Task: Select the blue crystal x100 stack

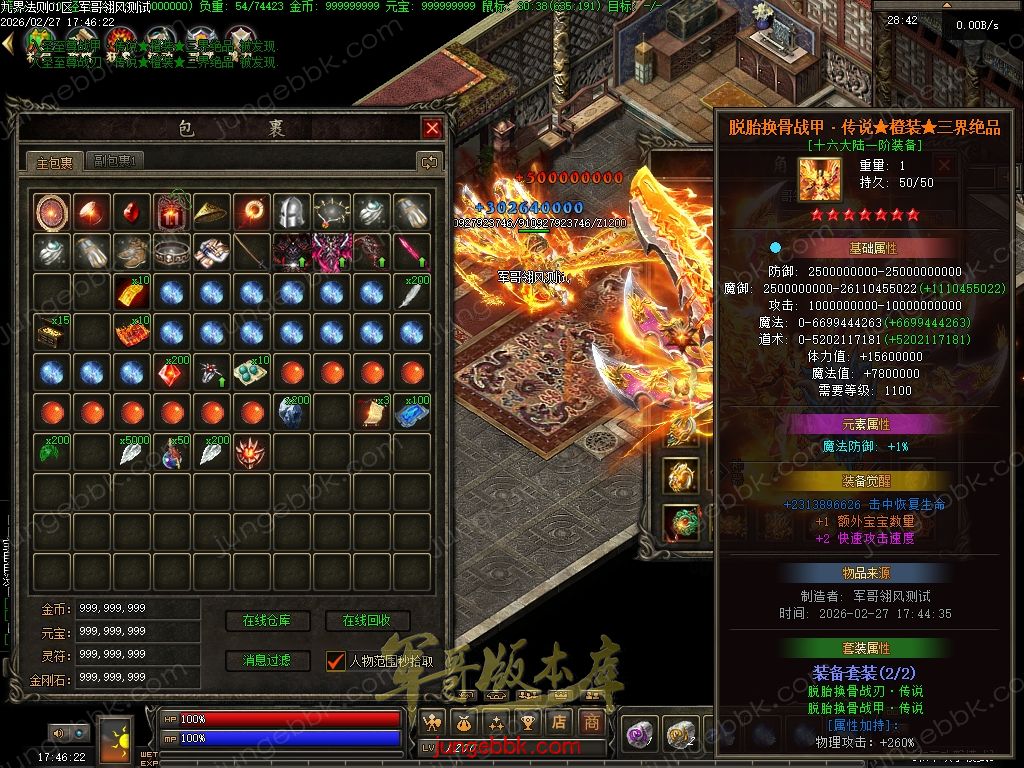Action: (411, 411)
